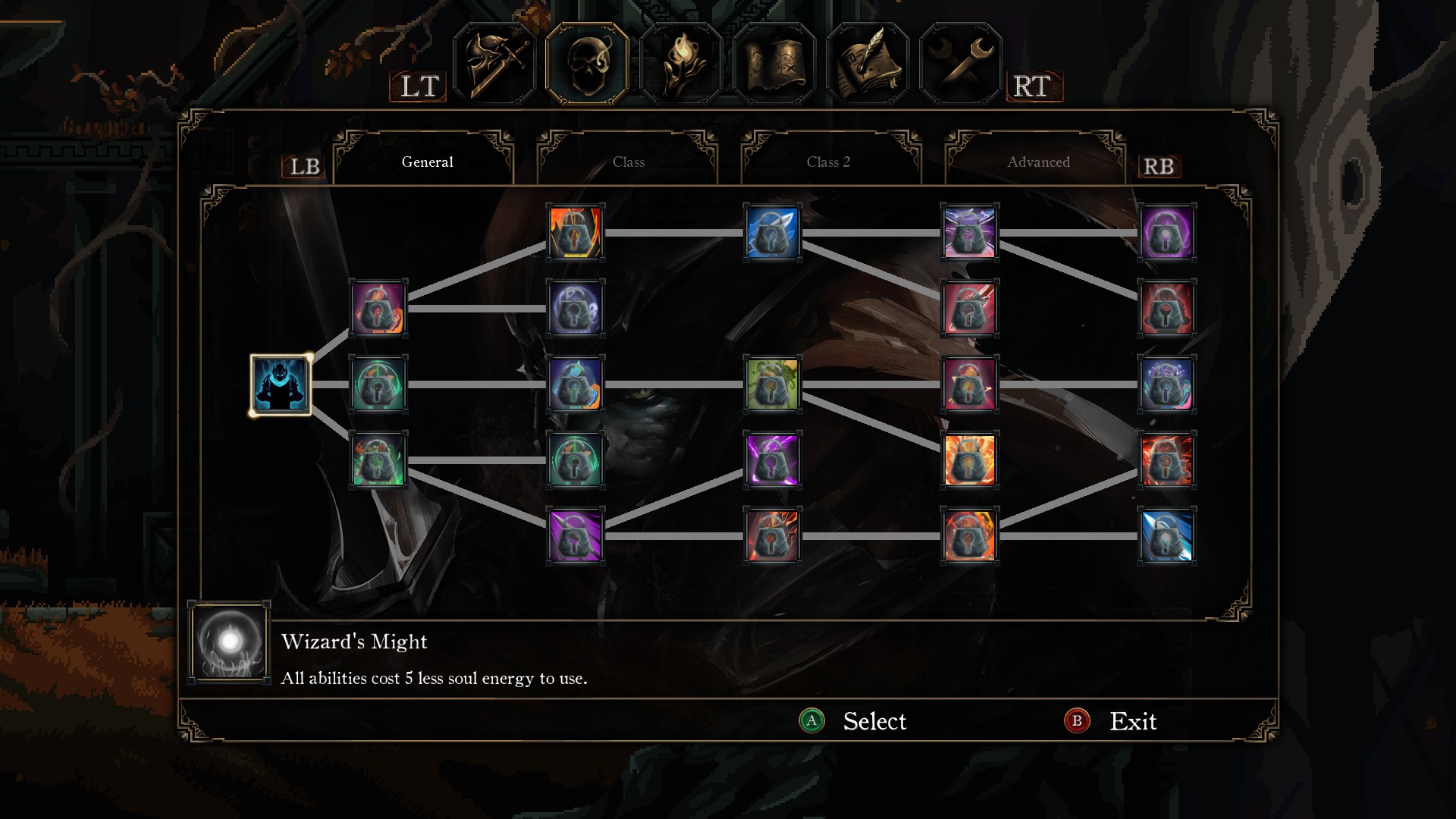
Task: Open the wrench and tools settings menu
Action: 961,64
